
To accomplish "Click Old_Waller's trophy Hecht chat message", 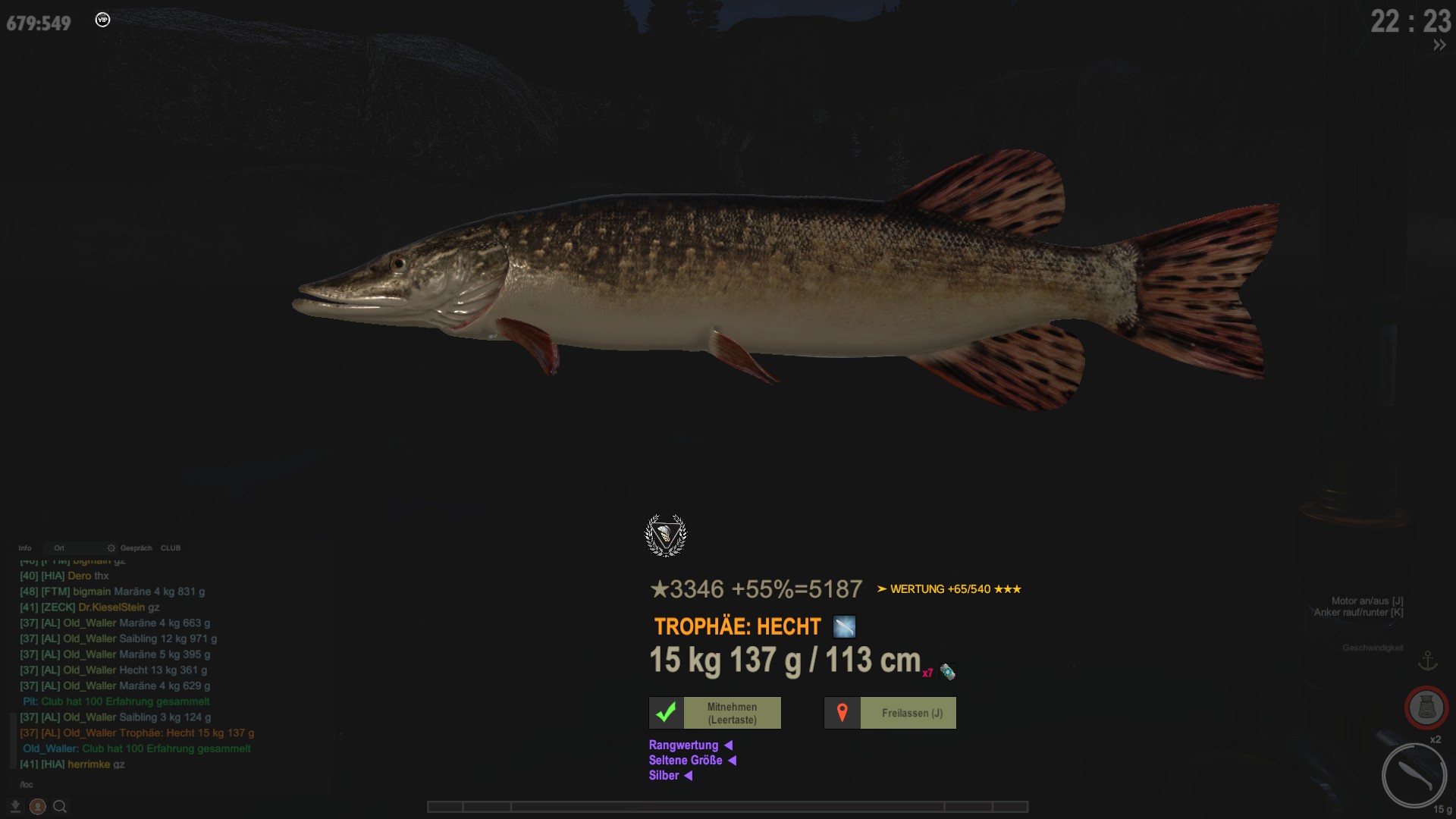I will click(137, 733).
